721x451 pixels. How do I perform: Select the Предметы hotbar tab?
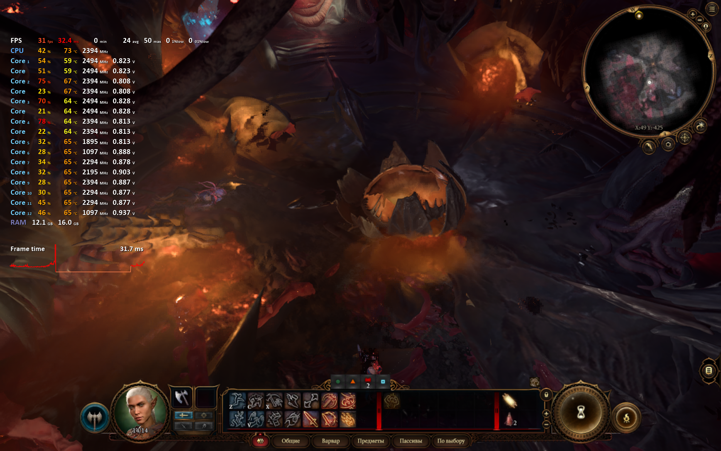point(370,441)
